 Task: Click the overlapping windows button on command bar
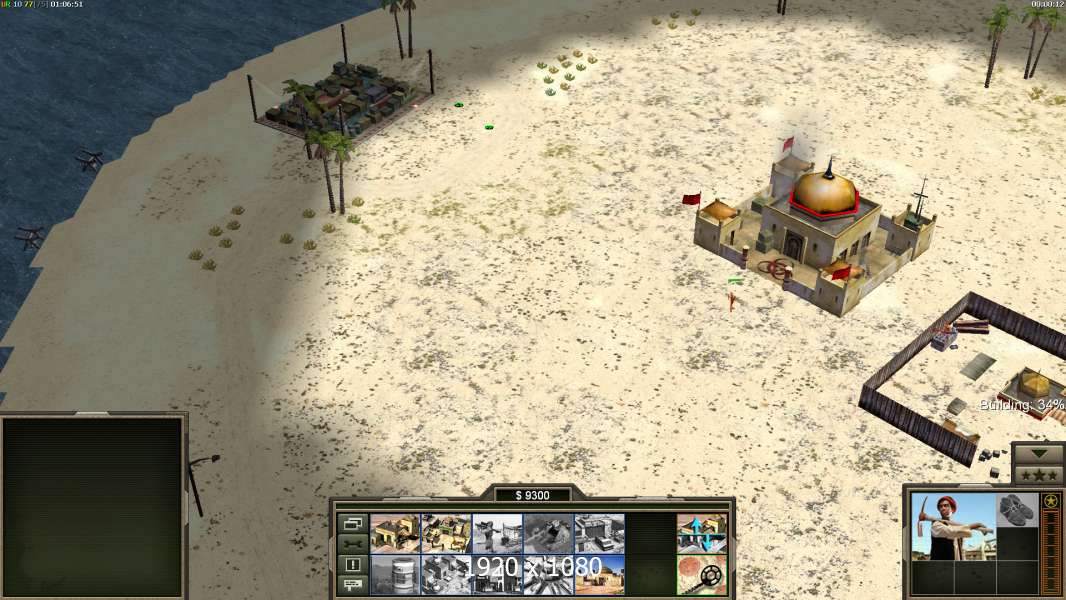(x=352, y=523)
